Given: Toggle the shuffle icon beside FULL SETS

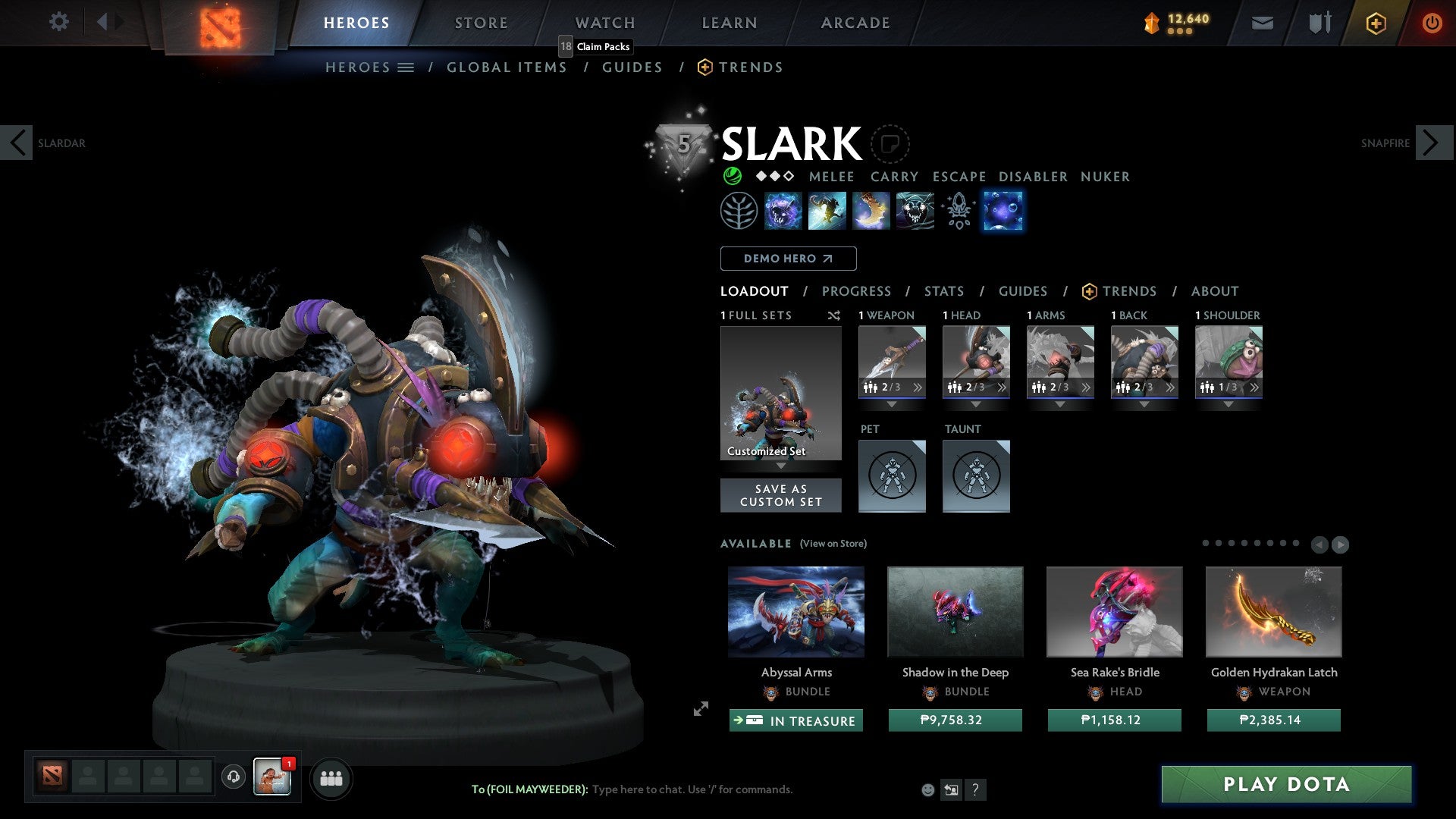Looking at the screenshot, I should click(x=834, y=315).
